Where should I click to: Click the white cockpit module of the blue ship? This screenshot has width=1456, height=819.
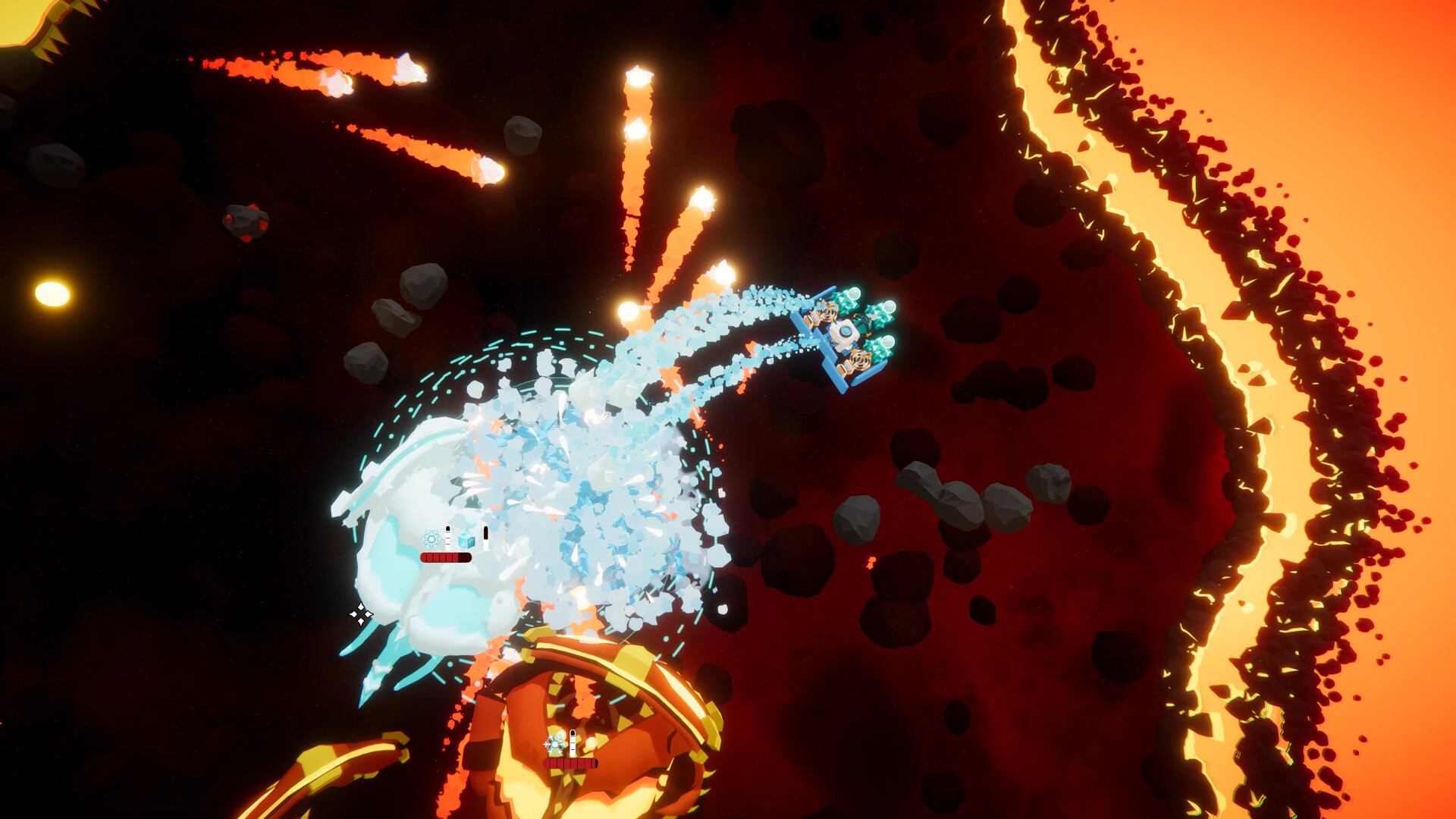(845, 331)
